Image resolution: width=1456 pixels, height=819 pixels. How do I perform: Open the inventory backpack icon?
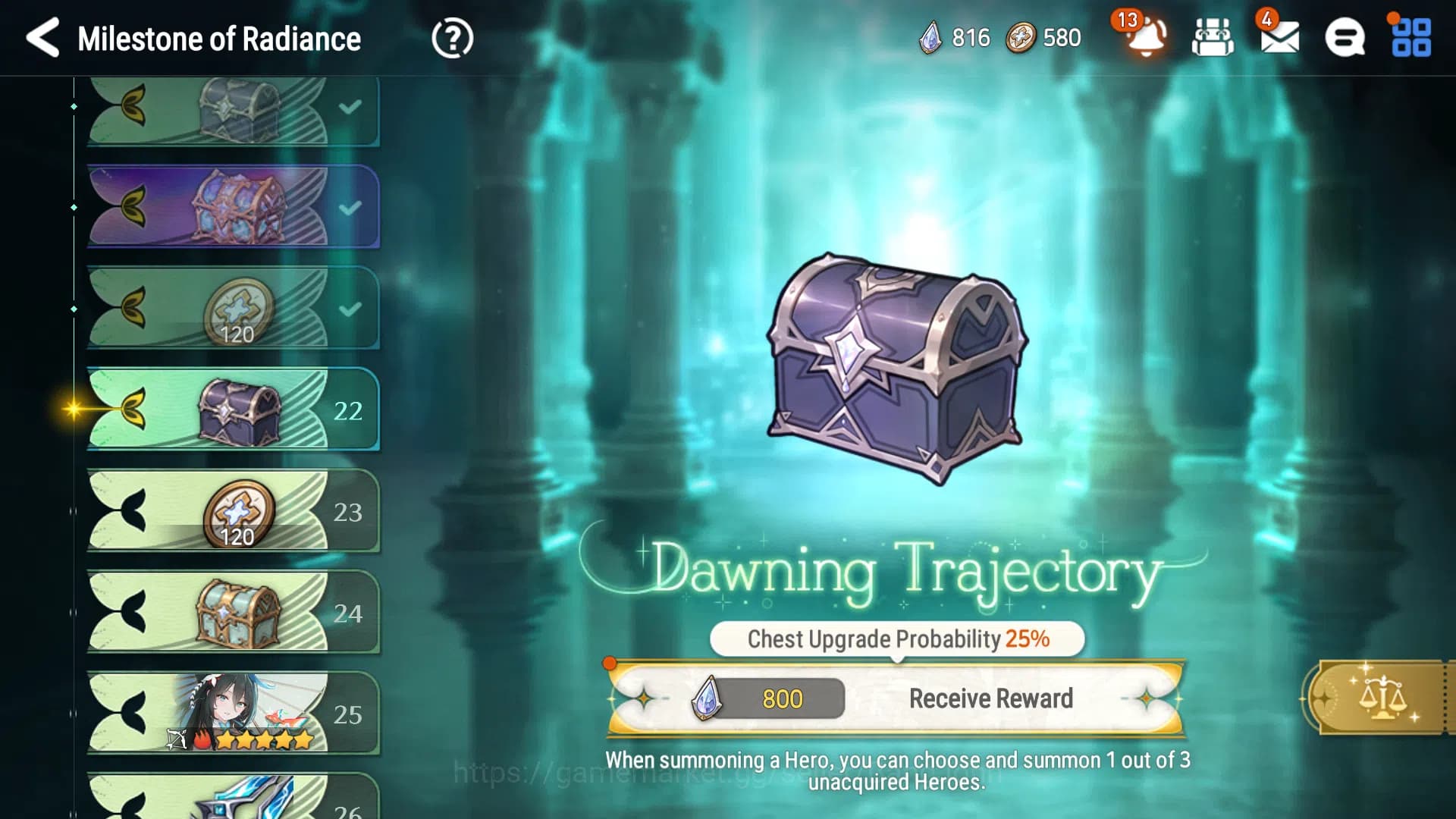[x=1210, y=38]
